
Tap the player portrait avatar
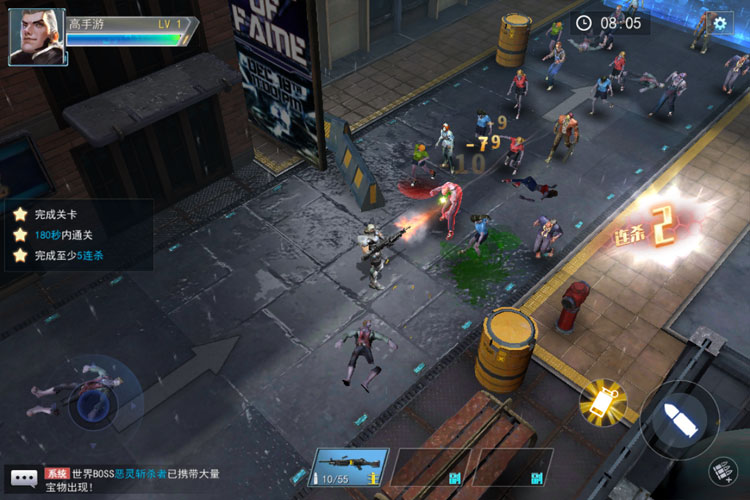37,37
